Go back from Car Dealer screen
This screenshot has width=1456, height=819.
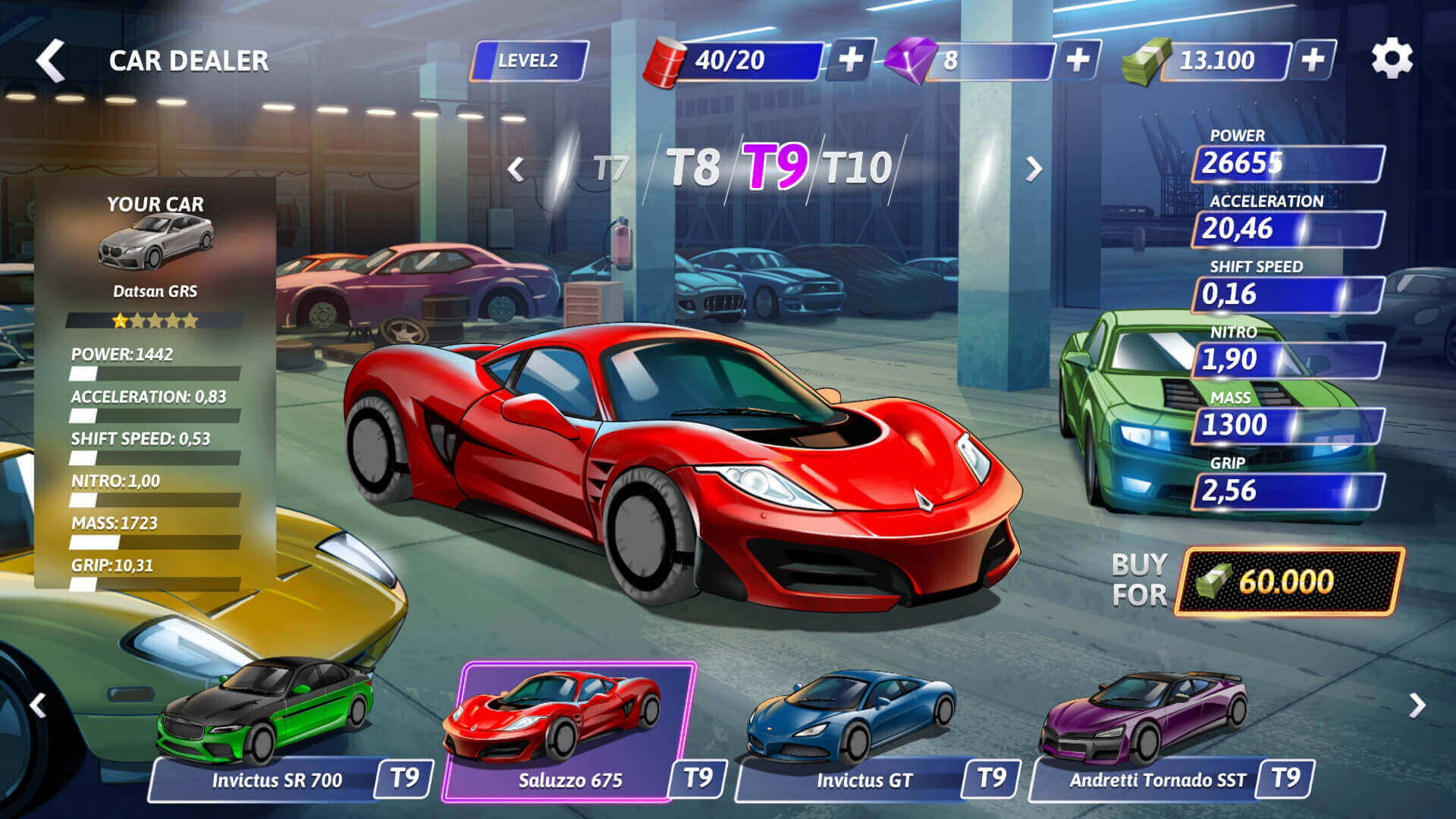click(x=50, y=61)
